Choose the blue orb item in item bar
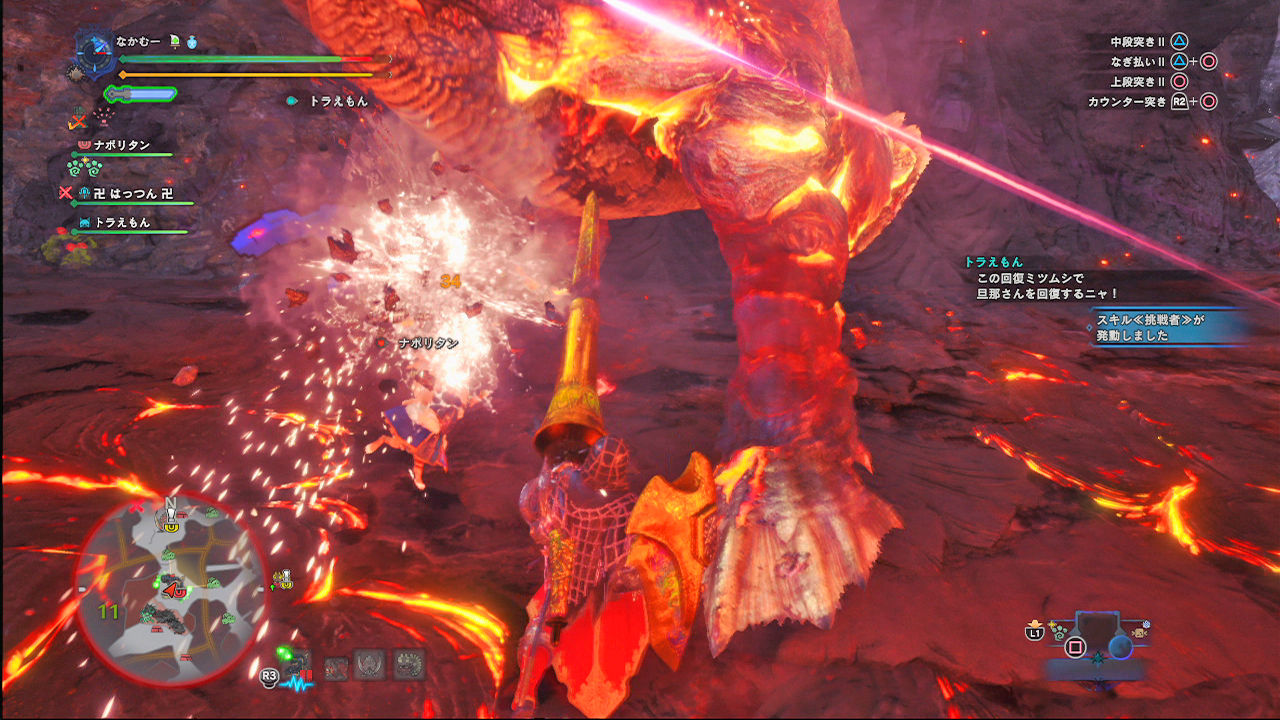The width and height of the screenshot is (1280, 720). (1119, 647)
